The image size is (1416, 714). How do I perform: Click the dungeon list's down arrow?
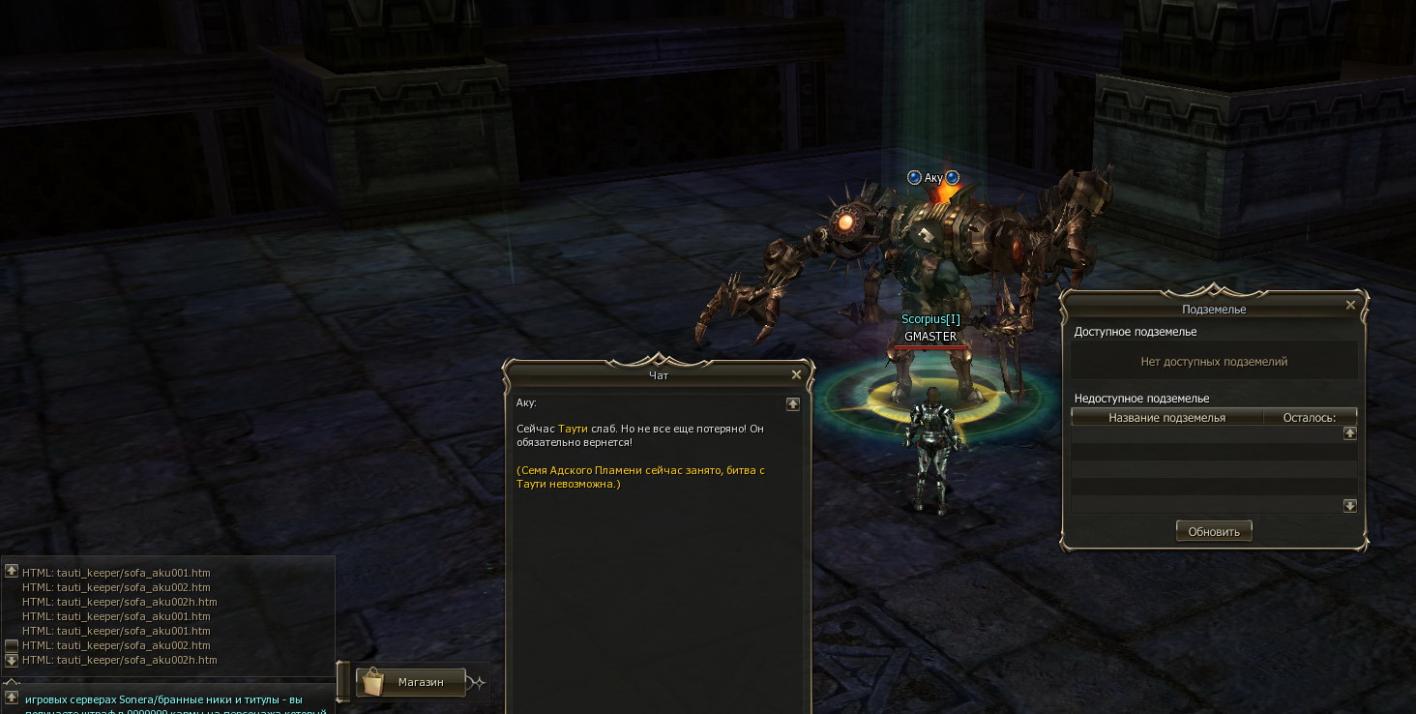tap(1349, 506)
